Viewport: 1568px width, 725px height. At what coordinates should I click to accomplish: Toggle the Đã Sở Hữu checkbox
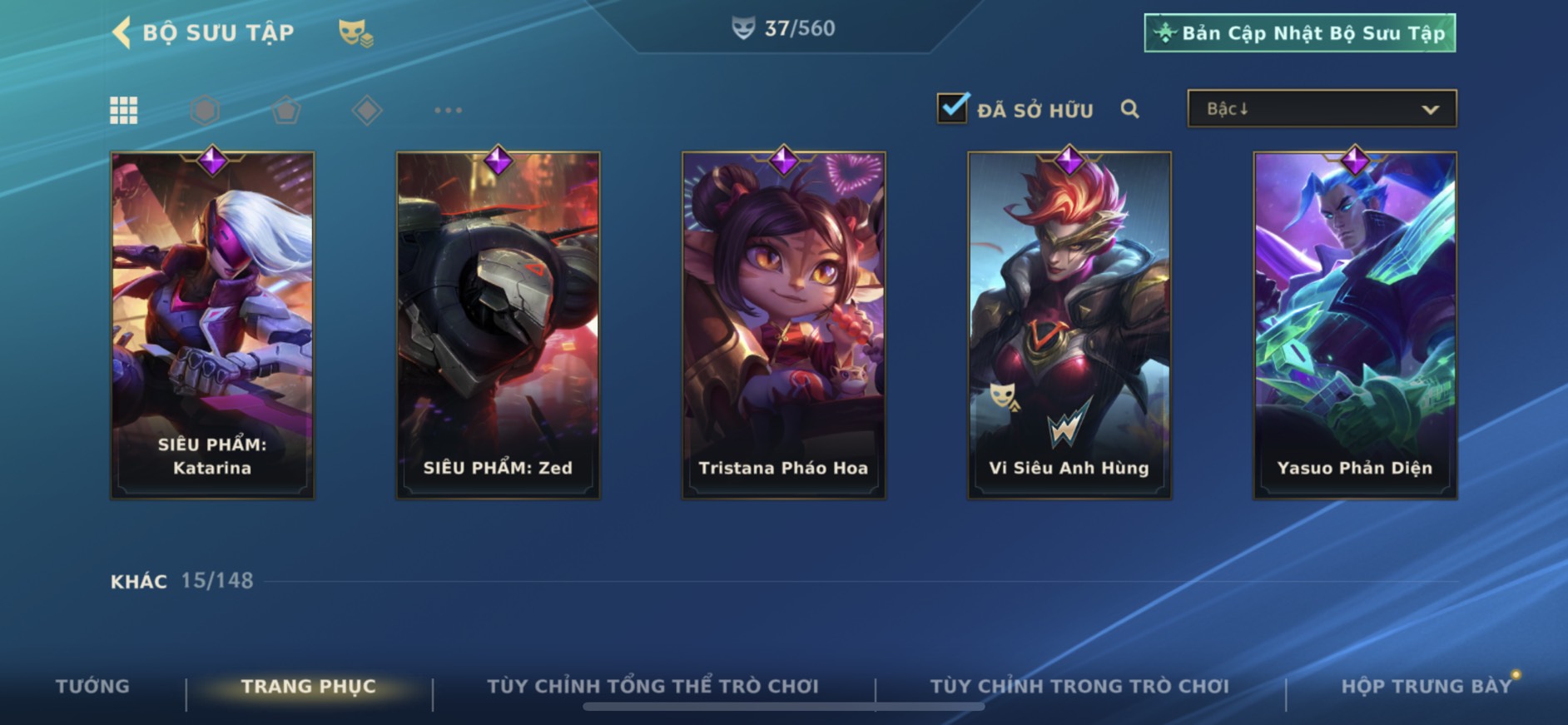[952, 108]
